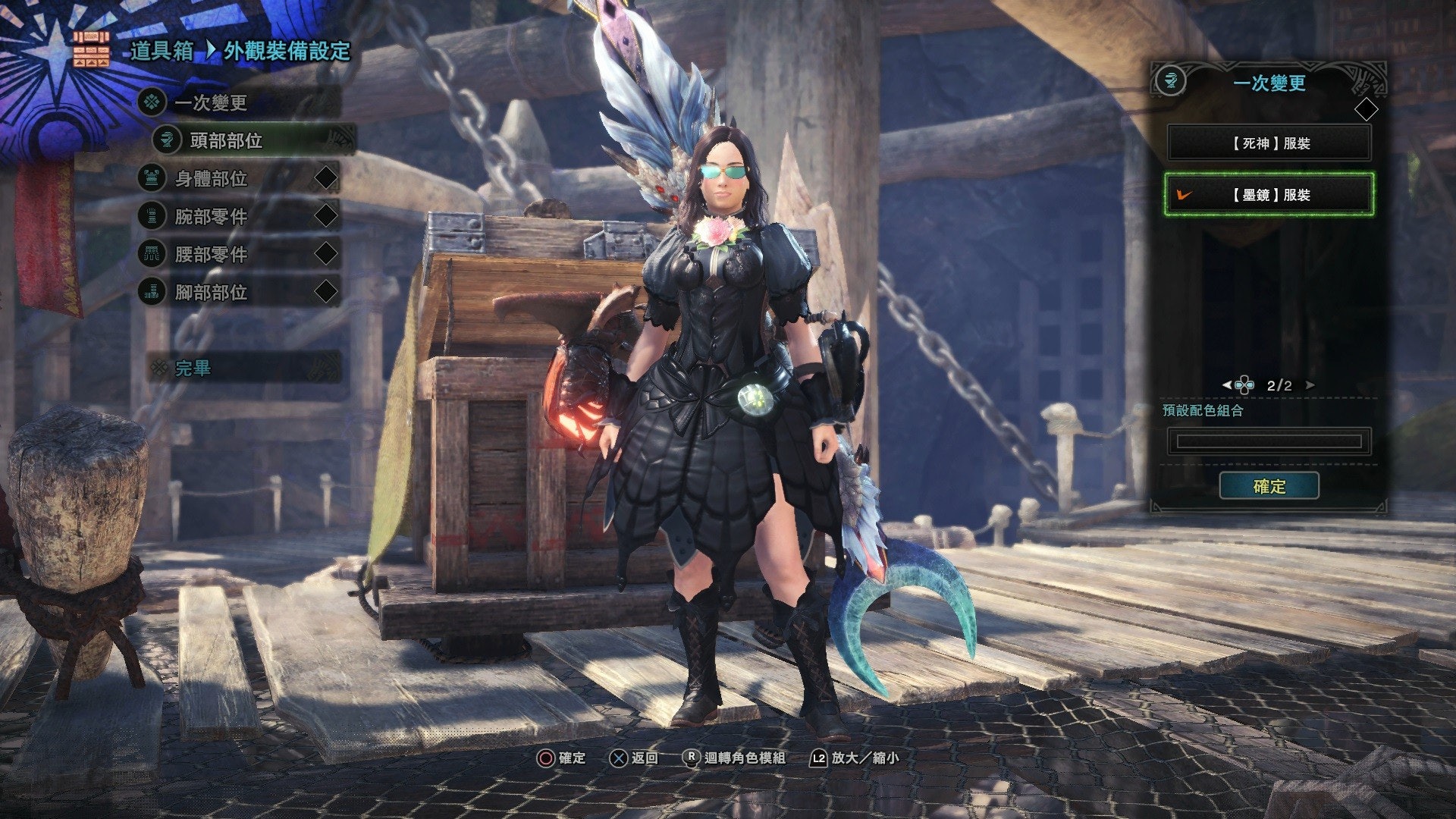The image size is (1456, 819).
Task: Open the 預設配色組合 color preset bar
Action: pyautogui.click(x=1269, y=441)
